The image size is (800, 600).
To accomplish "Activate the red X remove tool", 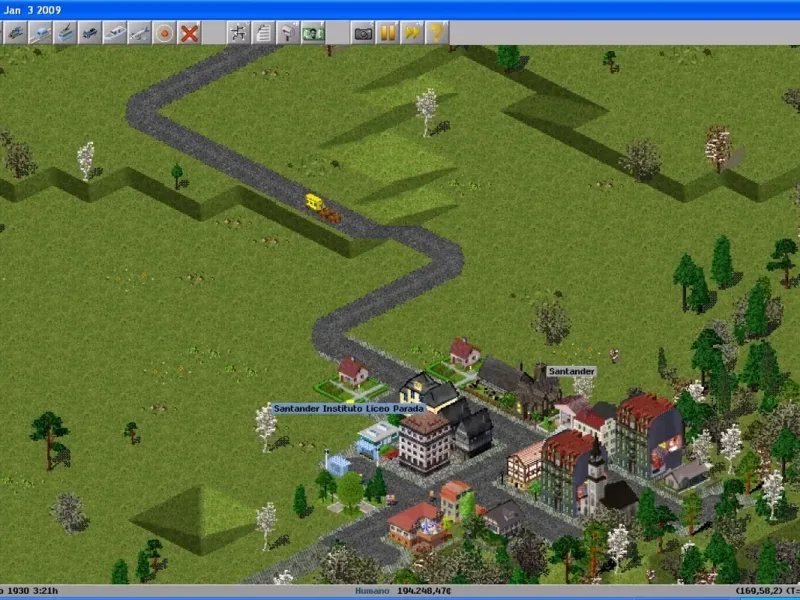I will point(189,33).
